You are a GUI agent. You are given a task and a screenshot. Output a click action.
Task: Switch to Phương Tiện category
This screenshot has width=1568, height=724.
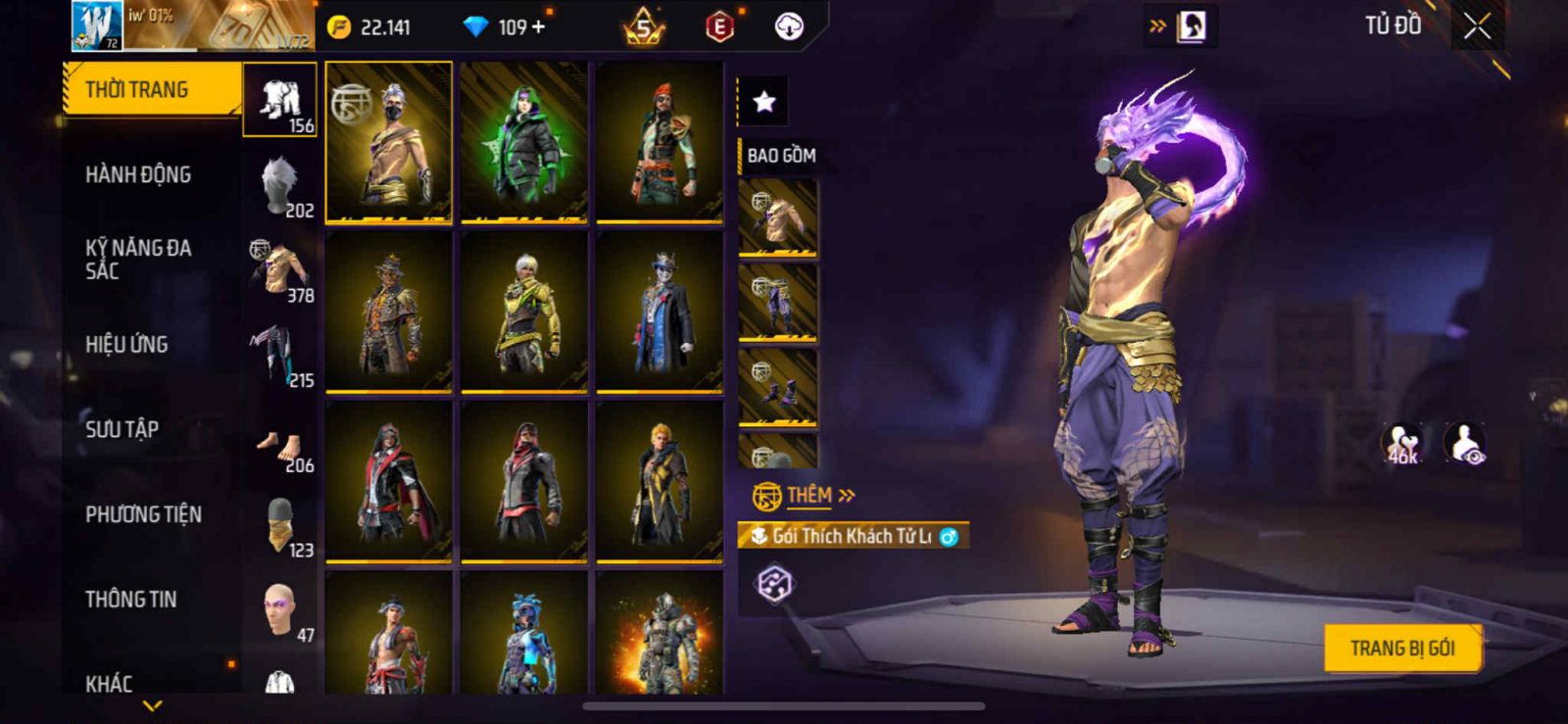tap(143, 514)
